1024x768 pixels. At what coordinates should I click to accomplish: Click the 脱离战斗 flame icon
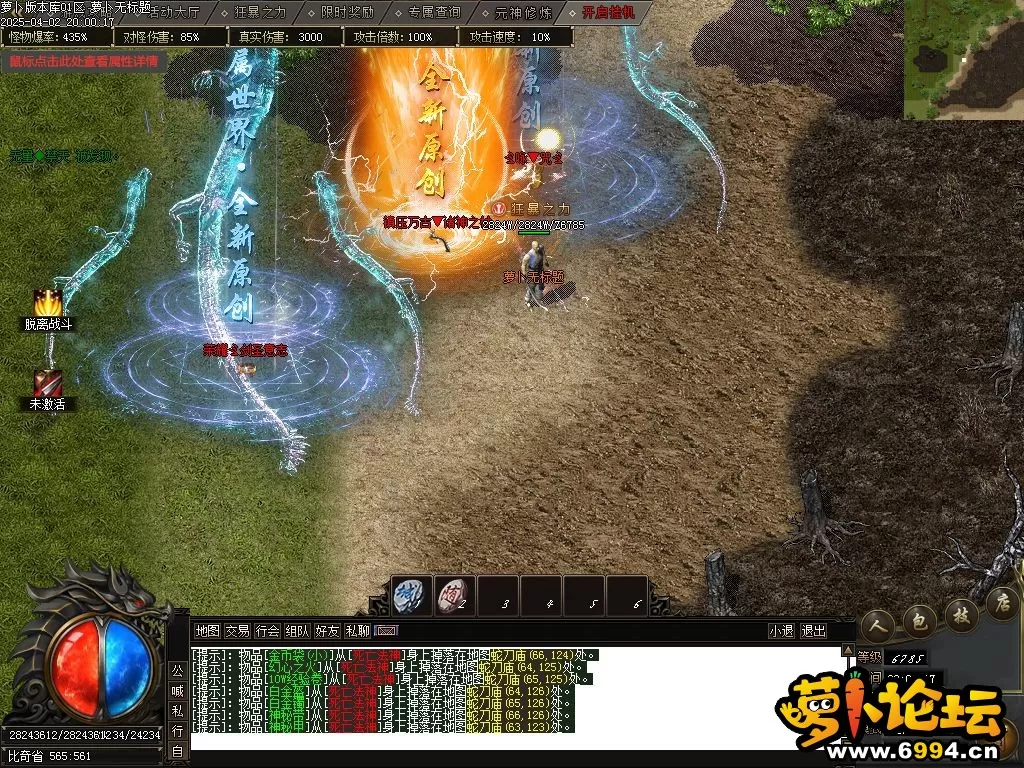(x=48, y=304)
